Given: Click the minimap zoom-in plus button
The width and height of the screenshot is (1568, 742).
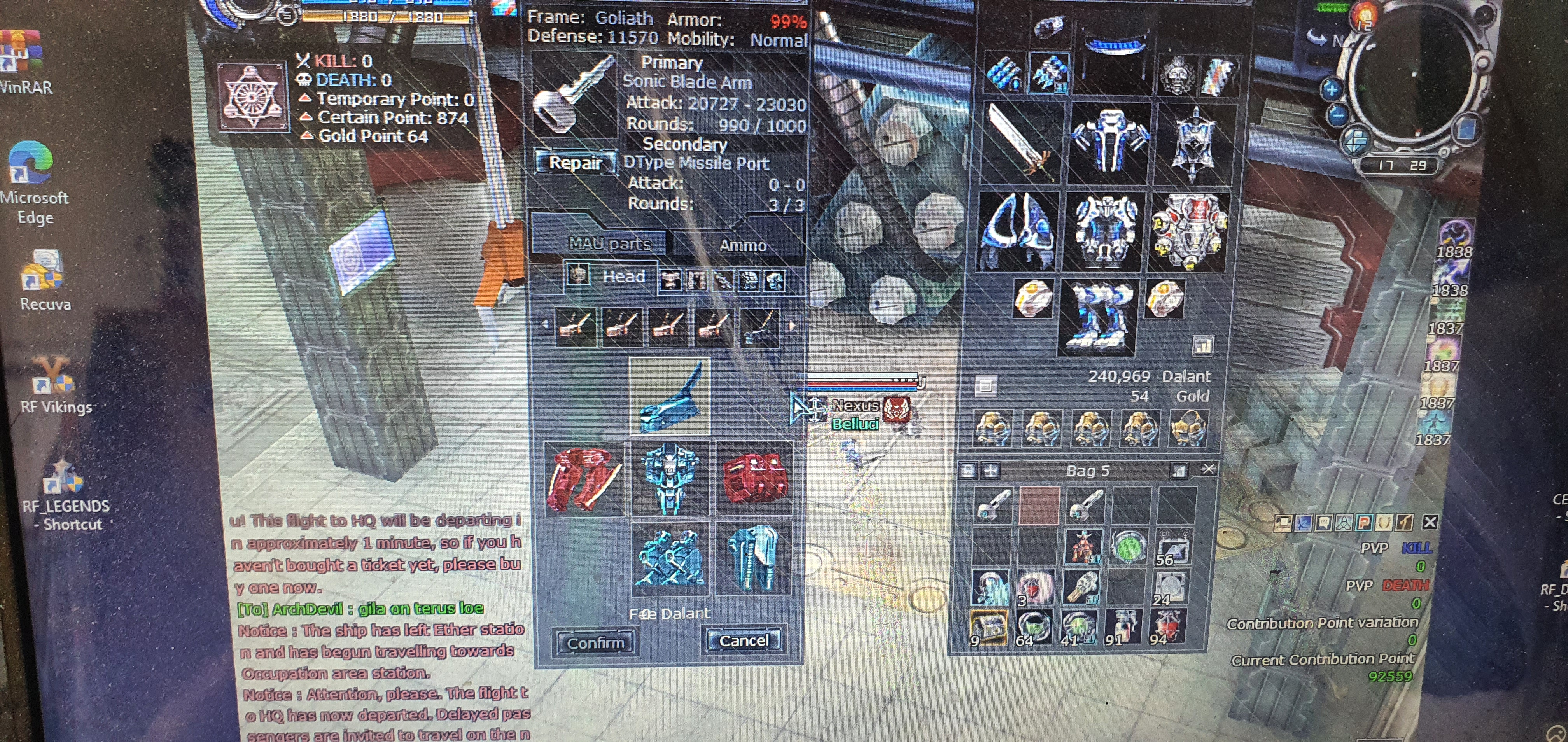Looking at the screenshot, I should [1331, 90].
